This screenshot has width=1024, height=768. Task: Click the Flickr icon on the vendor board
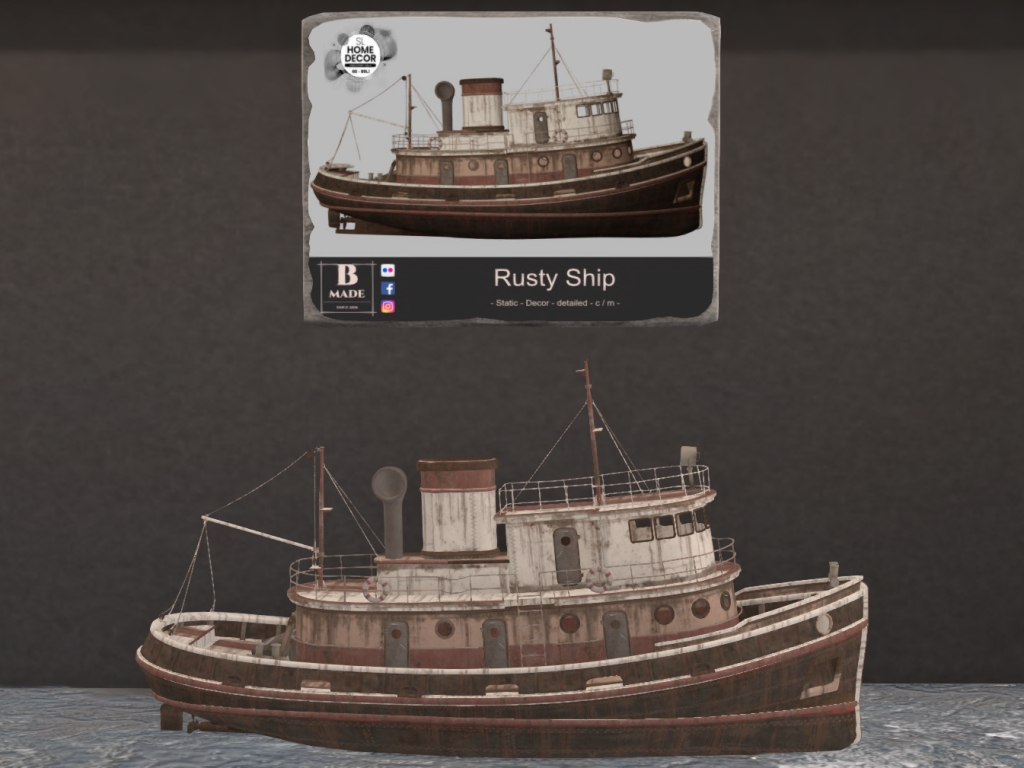(x=388, y=270)
